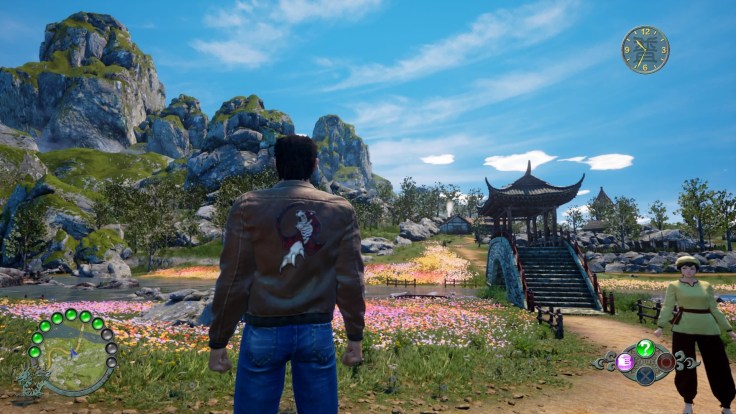
Task: Select the green question mark action icon
Action: [x=646, y=347]
